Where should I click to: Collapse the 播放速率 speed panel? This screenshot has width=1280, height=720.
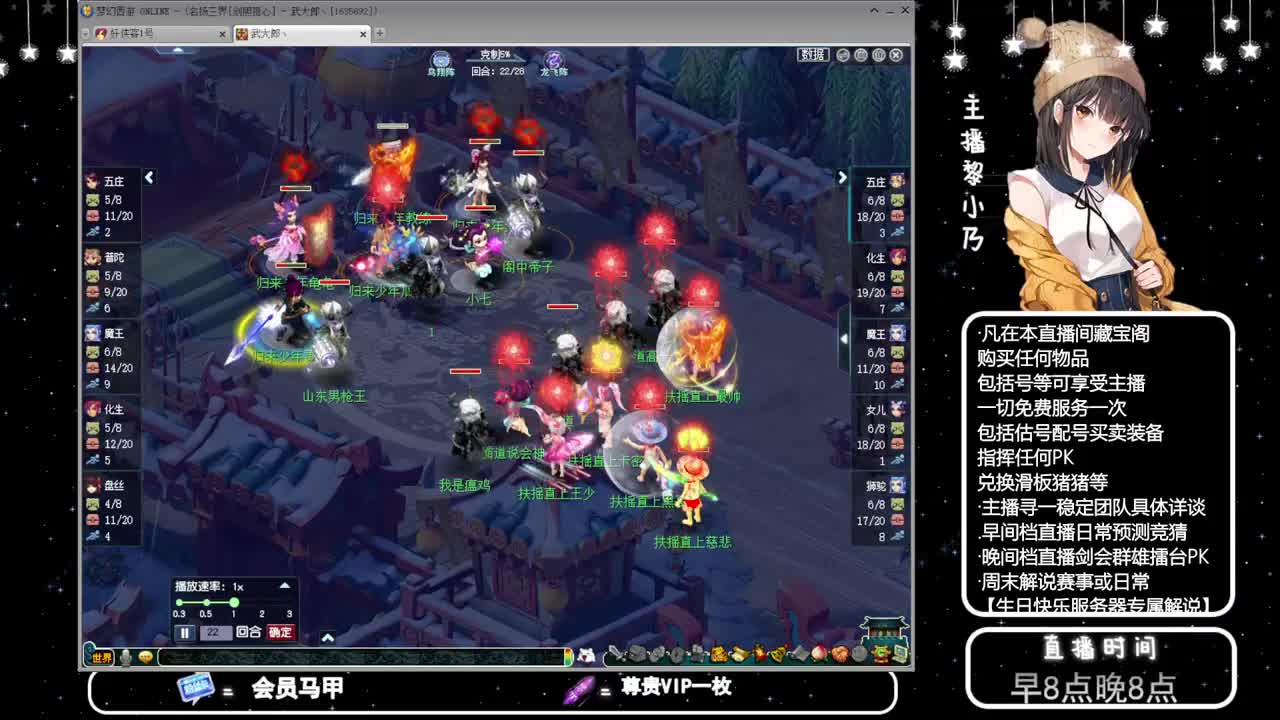pyautogui.click(x=287, y=585)
